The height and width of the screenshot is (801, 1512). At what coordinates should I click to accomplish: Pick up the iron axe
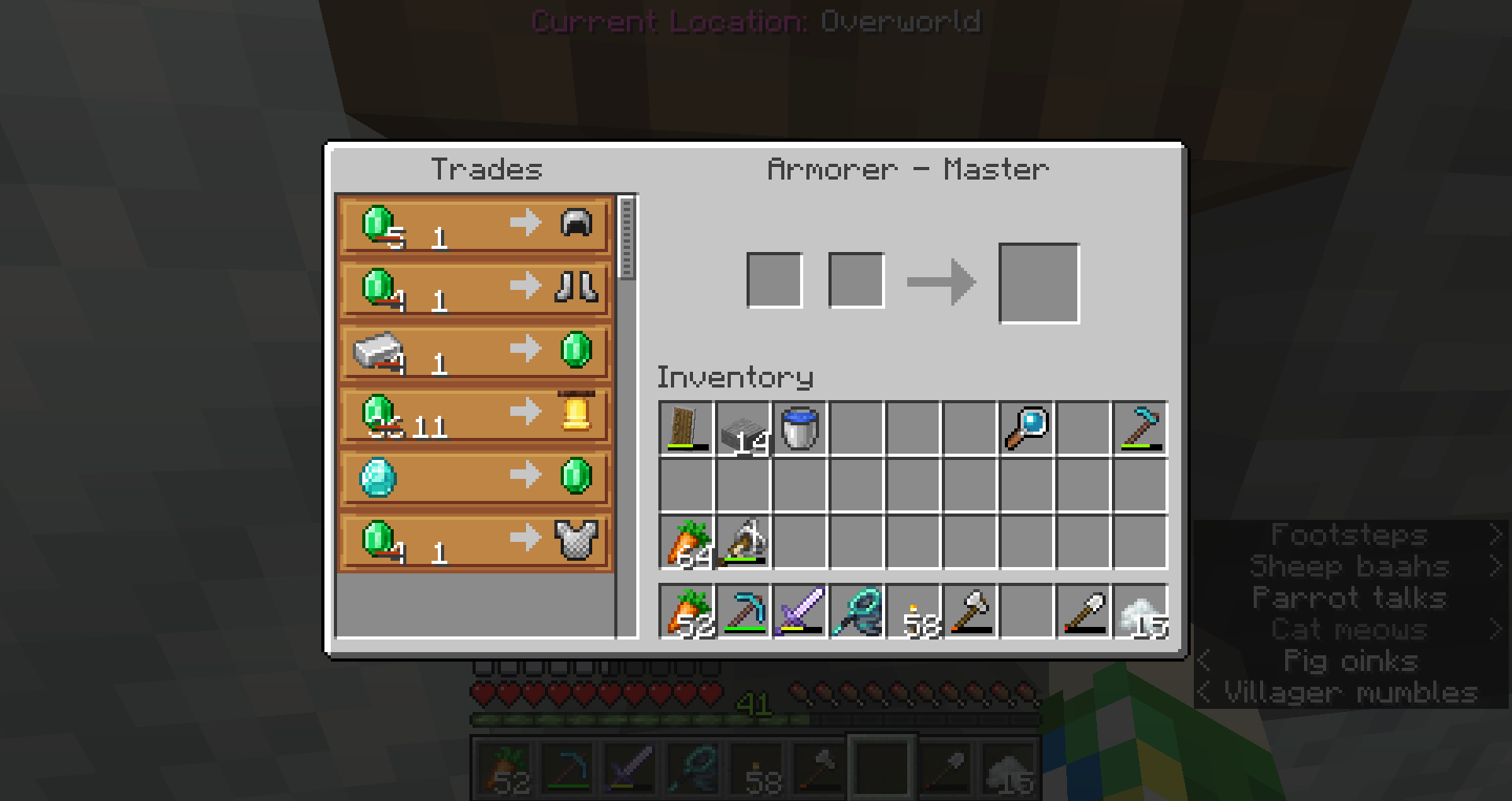[970, 611]
